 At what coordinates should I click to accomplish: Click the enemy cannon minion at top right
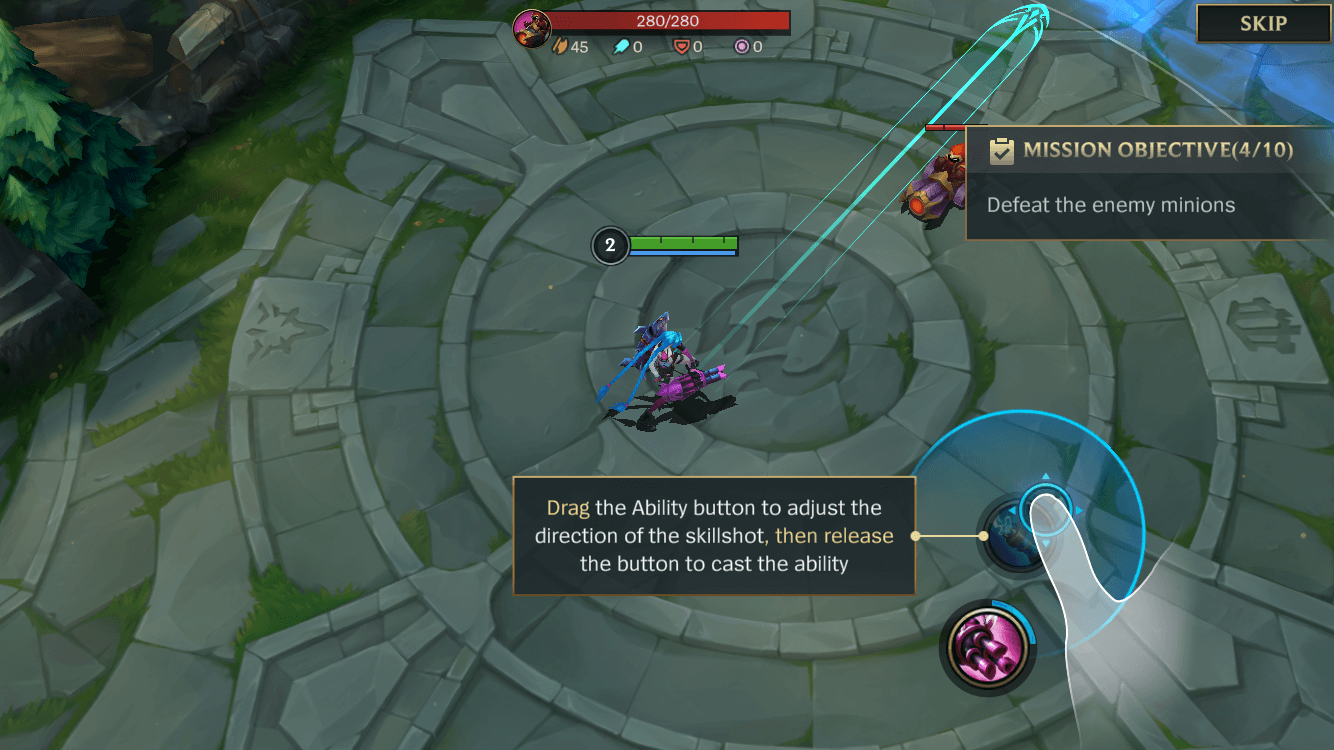click(x=935, y=185)
